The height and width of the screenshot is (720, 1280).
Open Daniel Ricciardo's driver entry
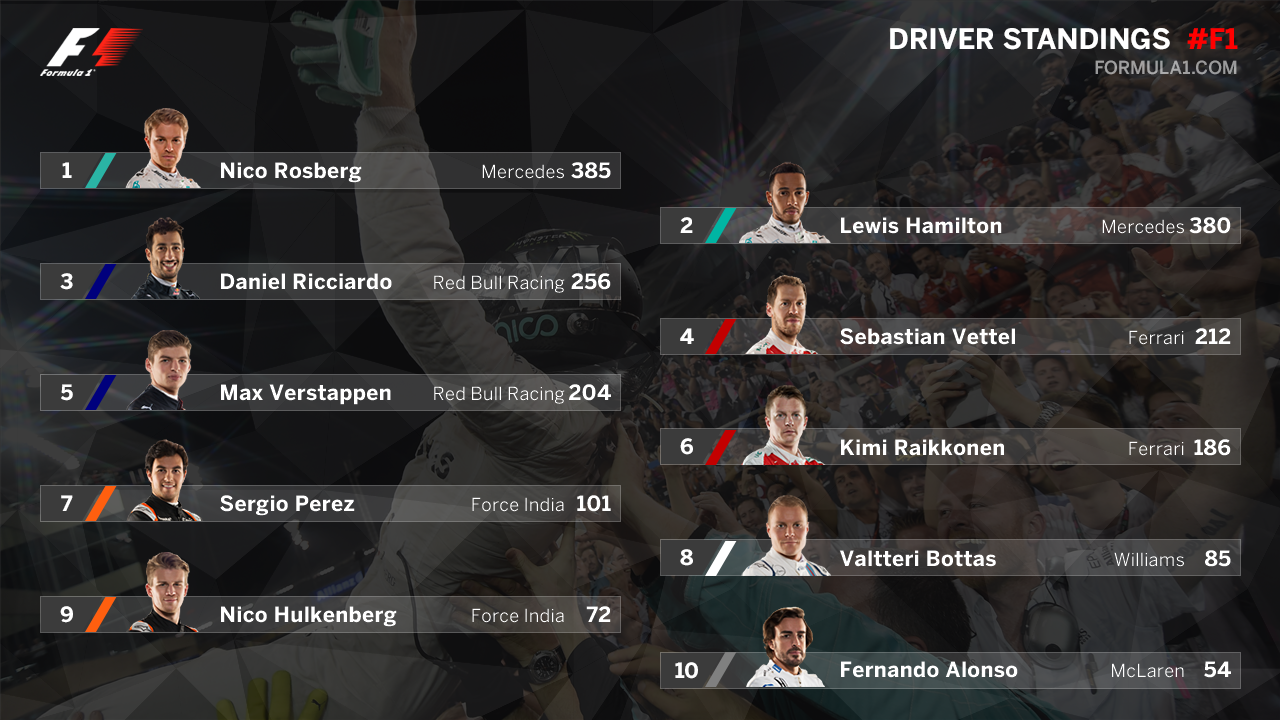(330, 282)
